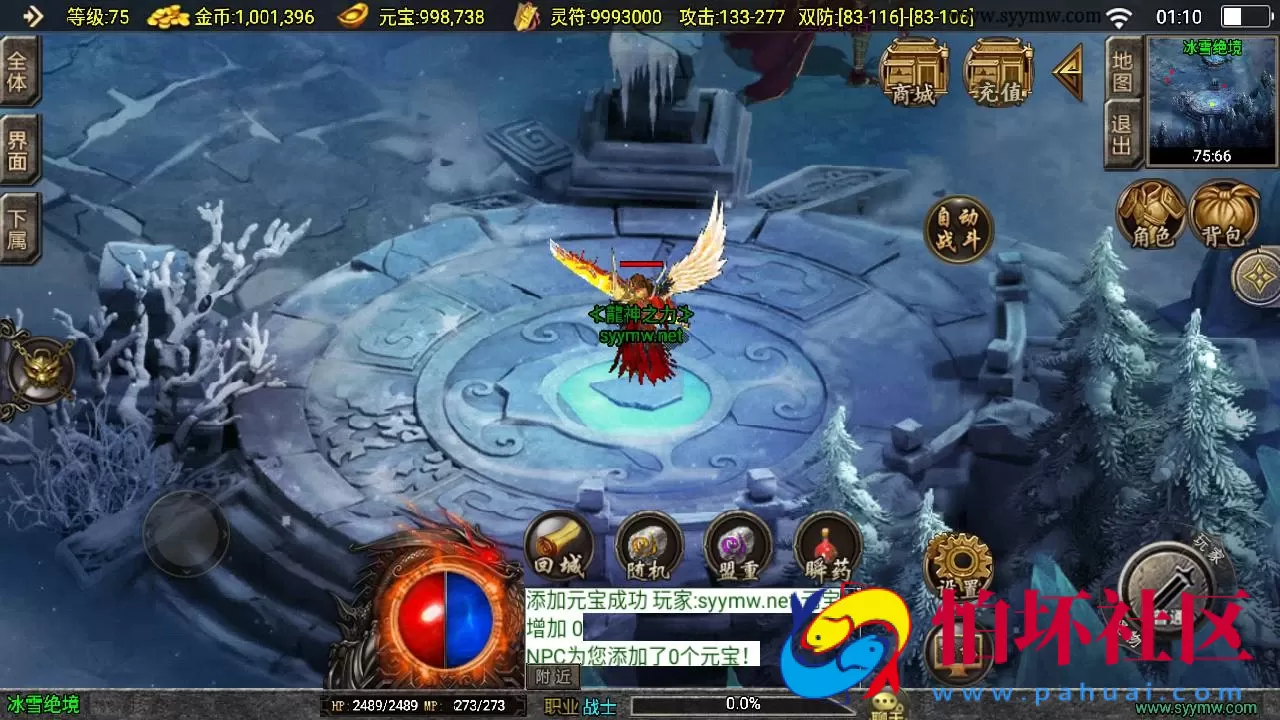The width and height of the screenshot is (1280, 720).
Task: Toggle the 玩家 player display icon
Action: click(x=1168, y=585)
